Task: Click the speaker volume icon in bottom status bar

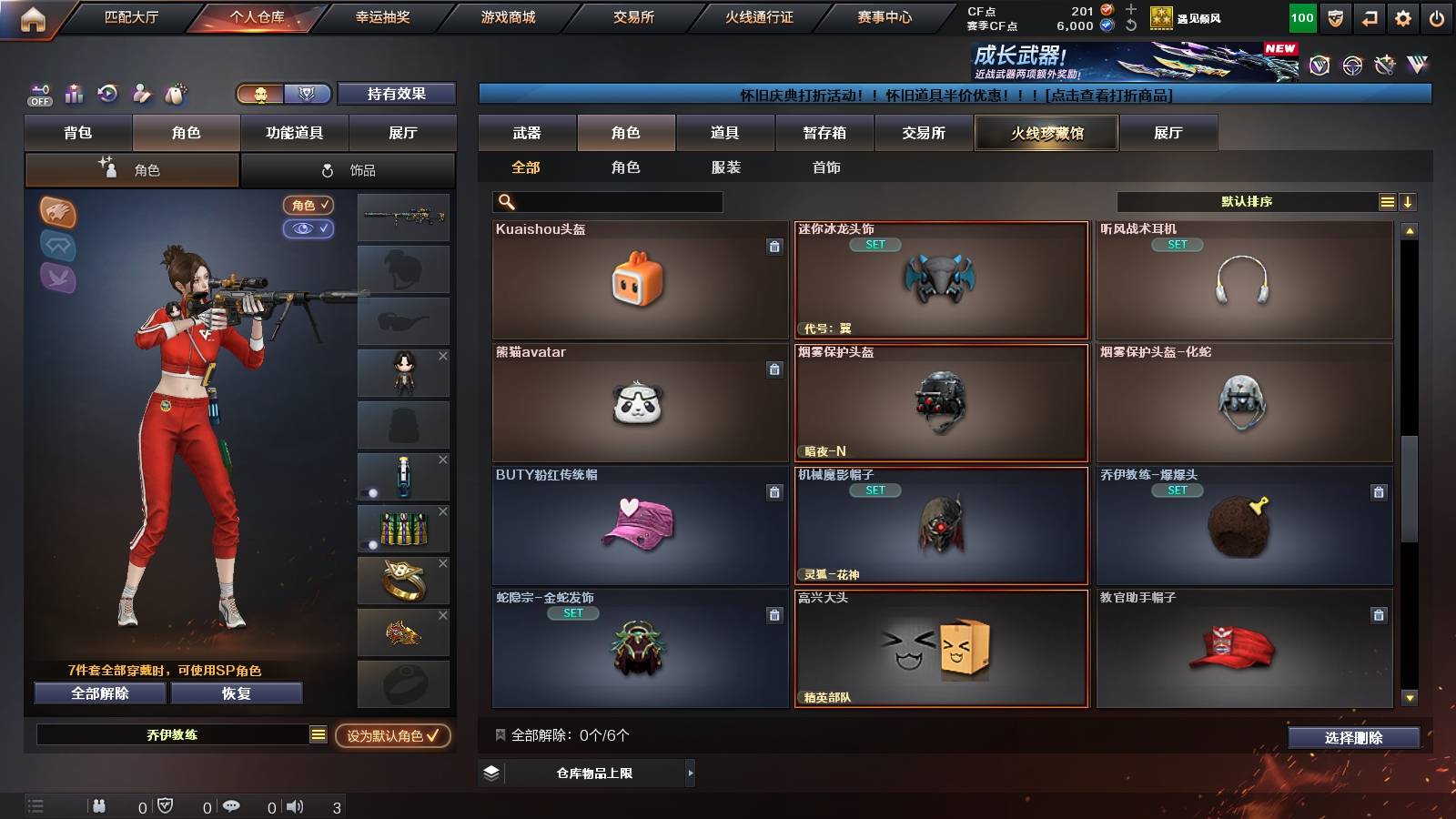Action: 293,805
